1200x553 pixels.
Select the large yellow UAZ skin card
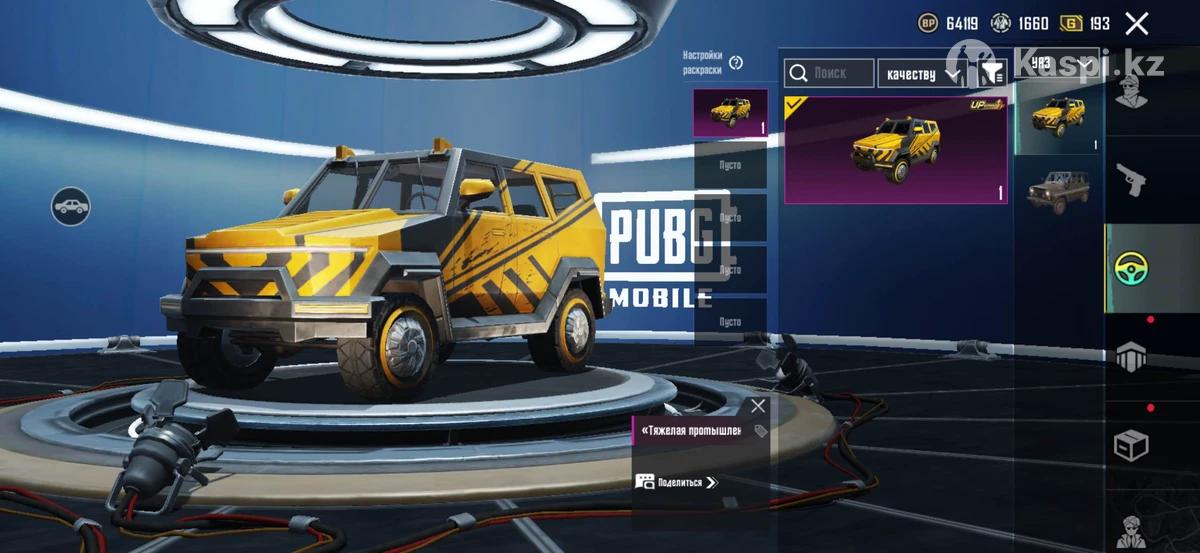click(x=896, y=150)
